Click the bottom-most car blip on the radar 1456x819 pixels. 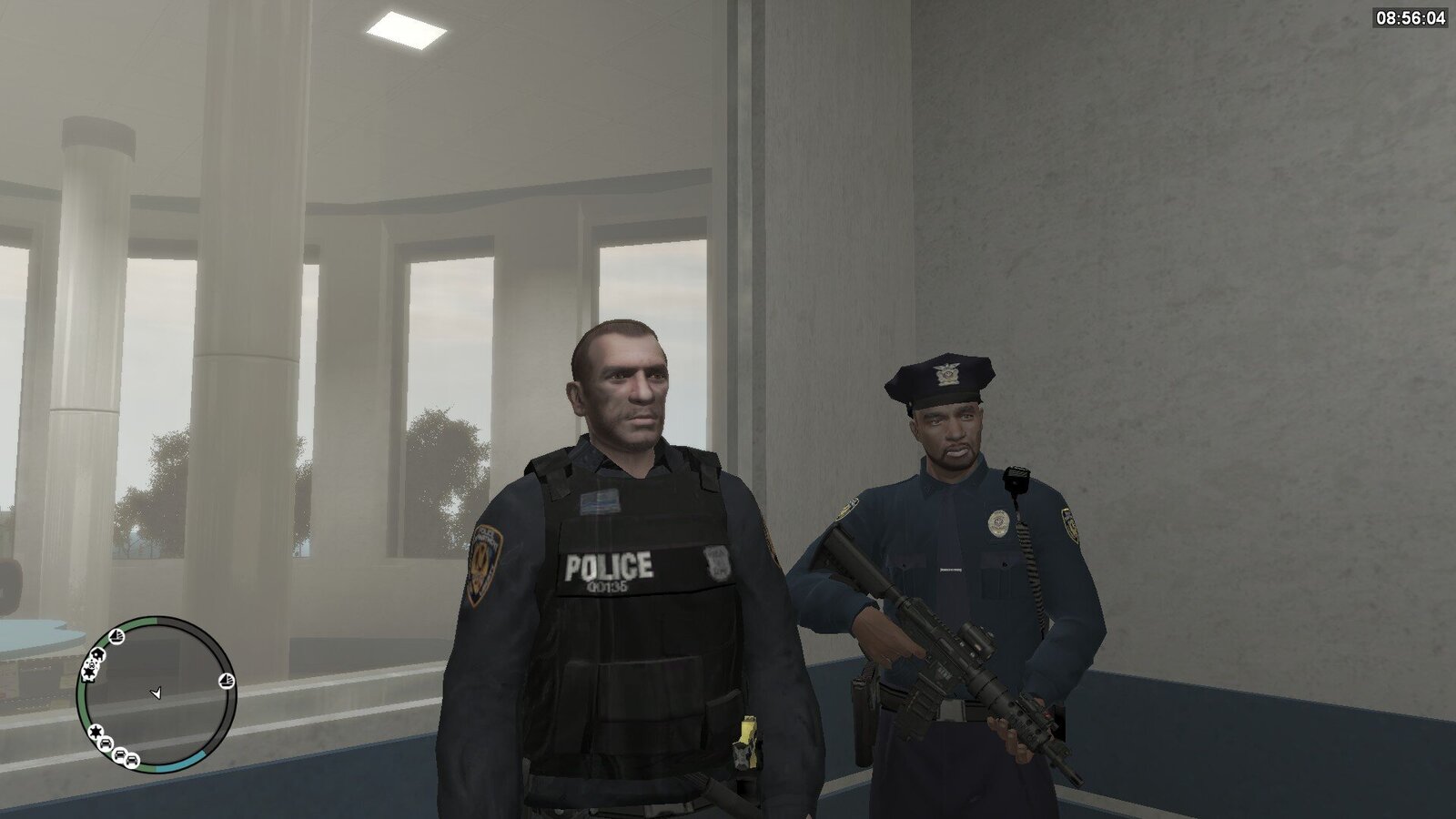click(x=132, y=761)
